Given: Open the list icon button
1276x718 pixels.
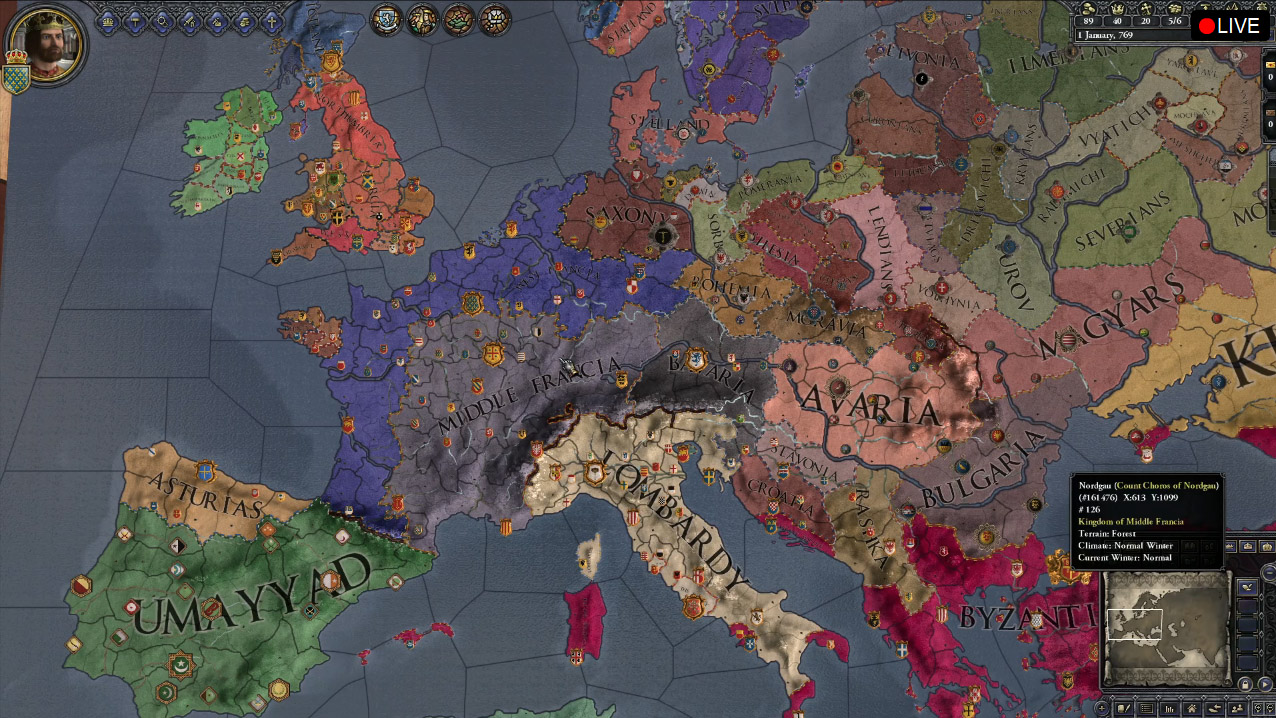Looking at the screenshot, I should tap(1146, 709).
